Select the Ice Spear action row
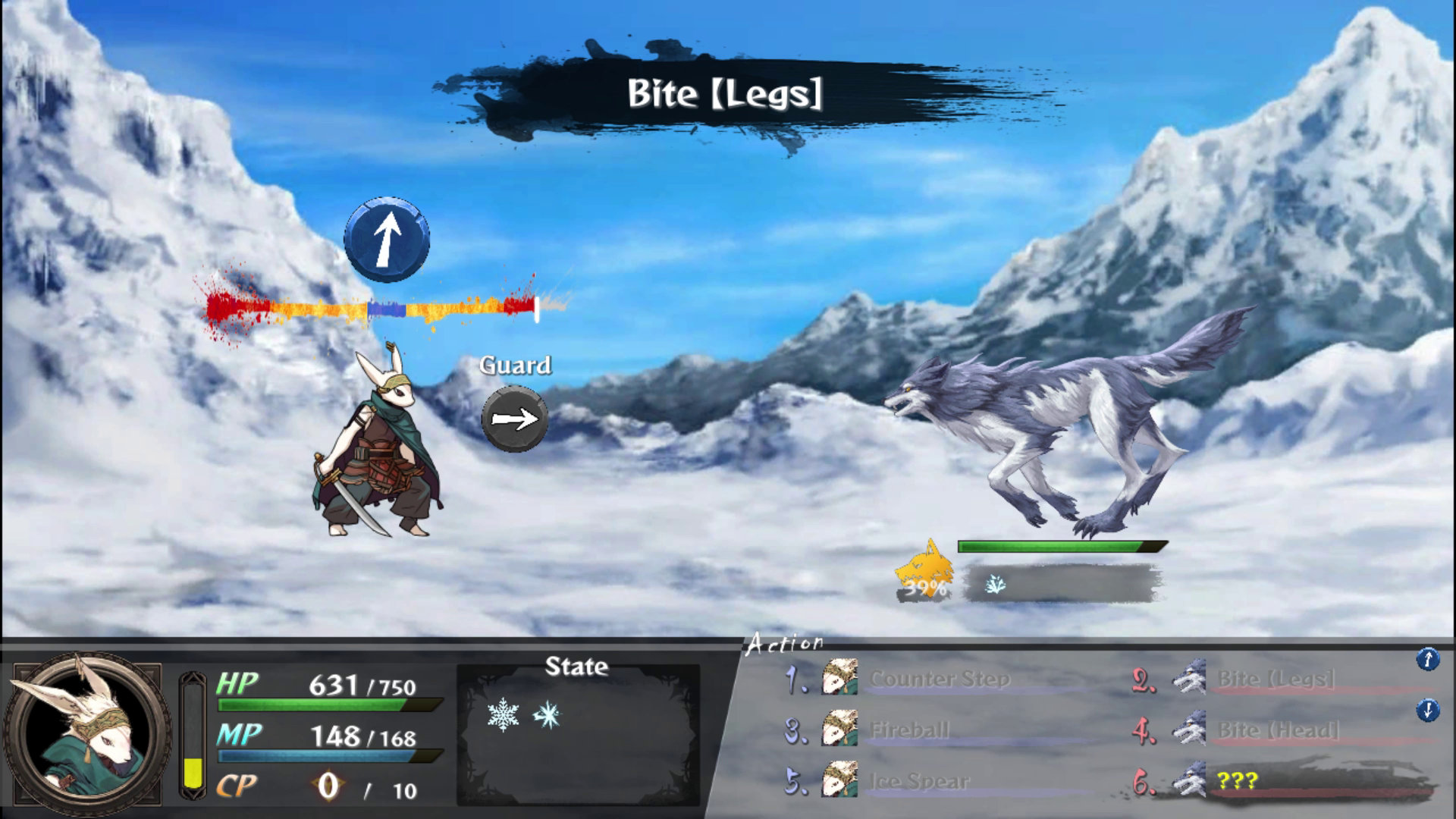 918,781
